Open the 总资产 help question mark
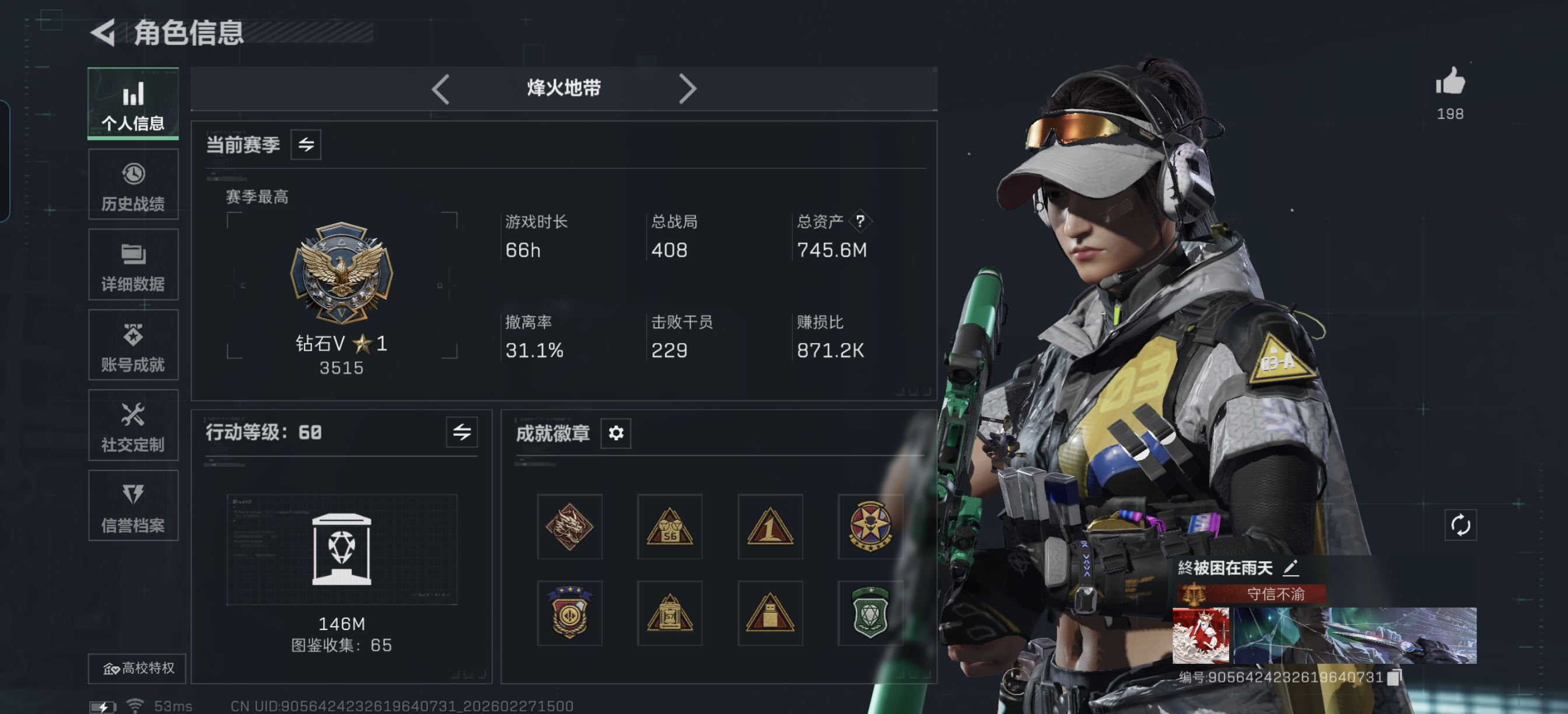Image resolution: width=1568 pixels, height=714 pixels. 860,222
